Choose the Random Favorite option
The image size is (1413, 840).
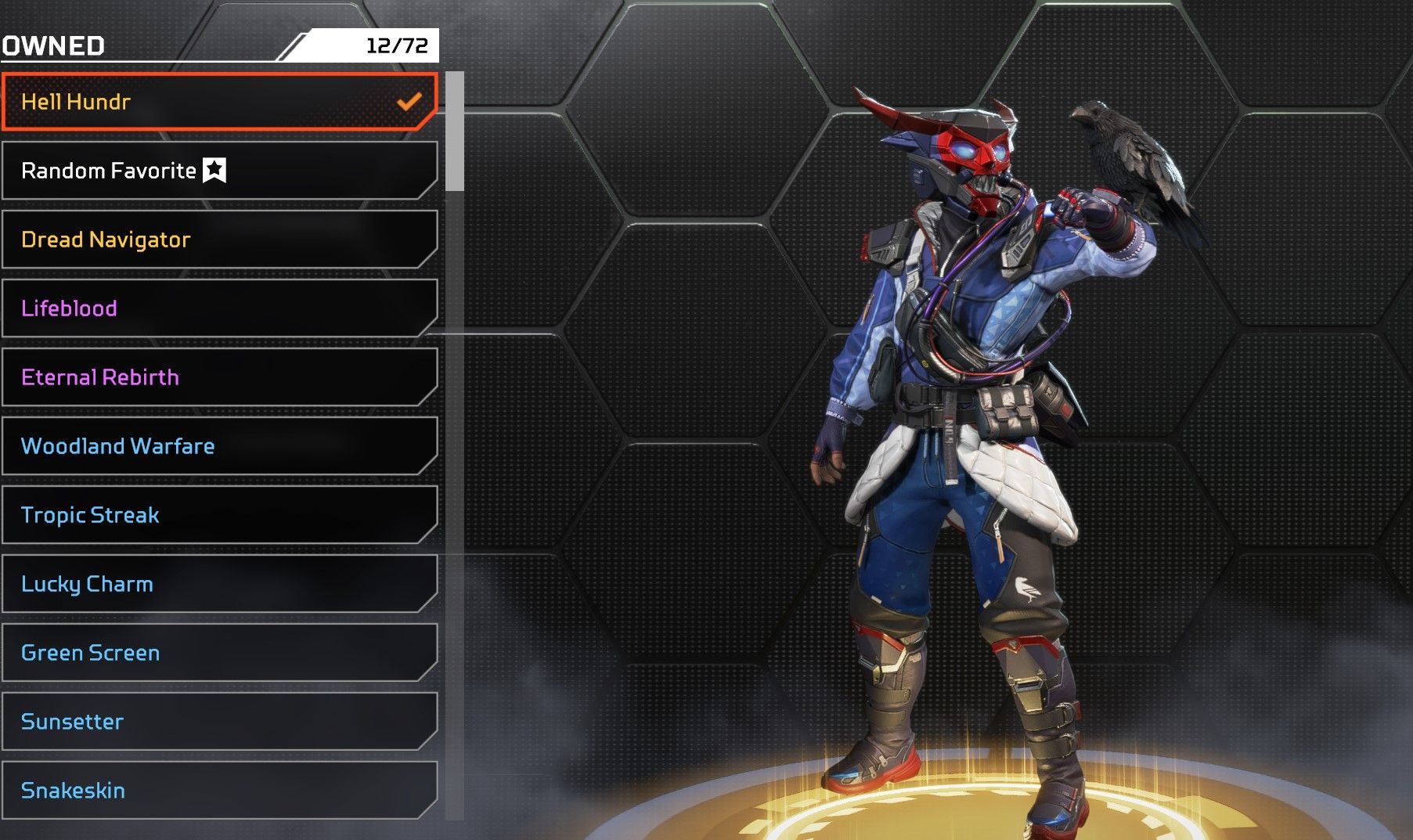(219, 171)
